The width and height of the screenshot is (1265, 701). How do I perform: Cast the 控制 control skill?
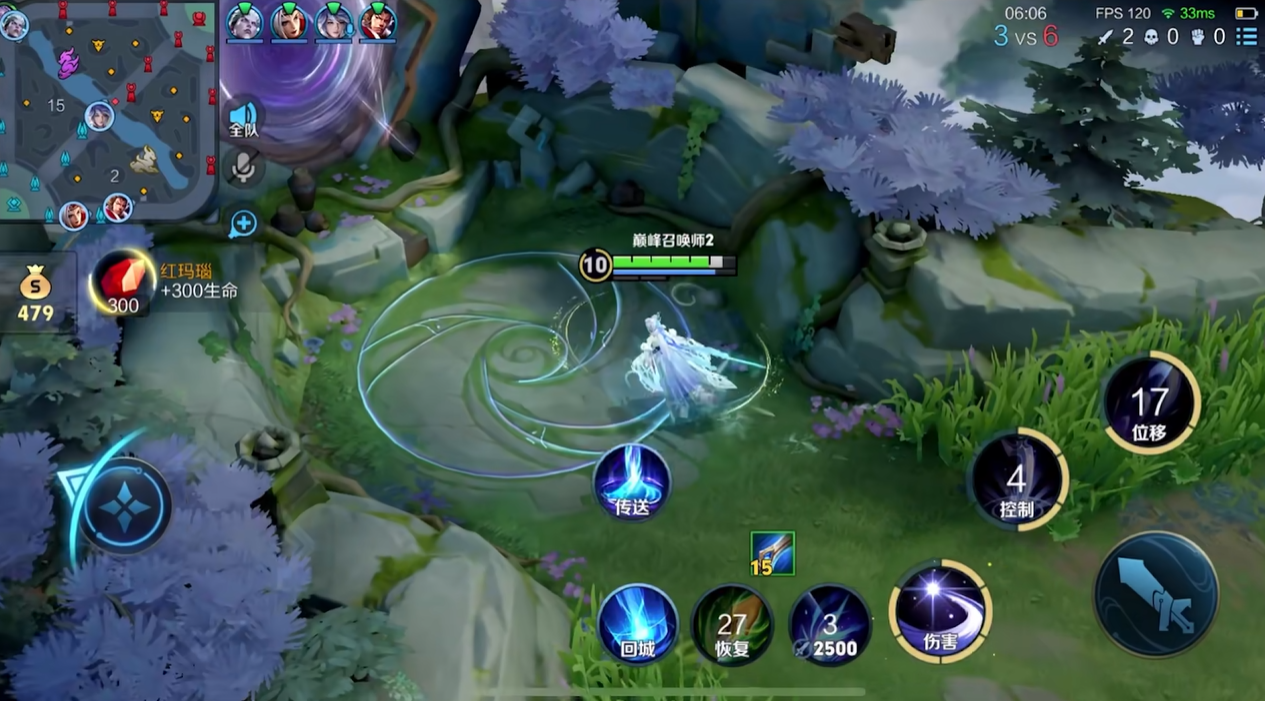[x=1017, y=480]
